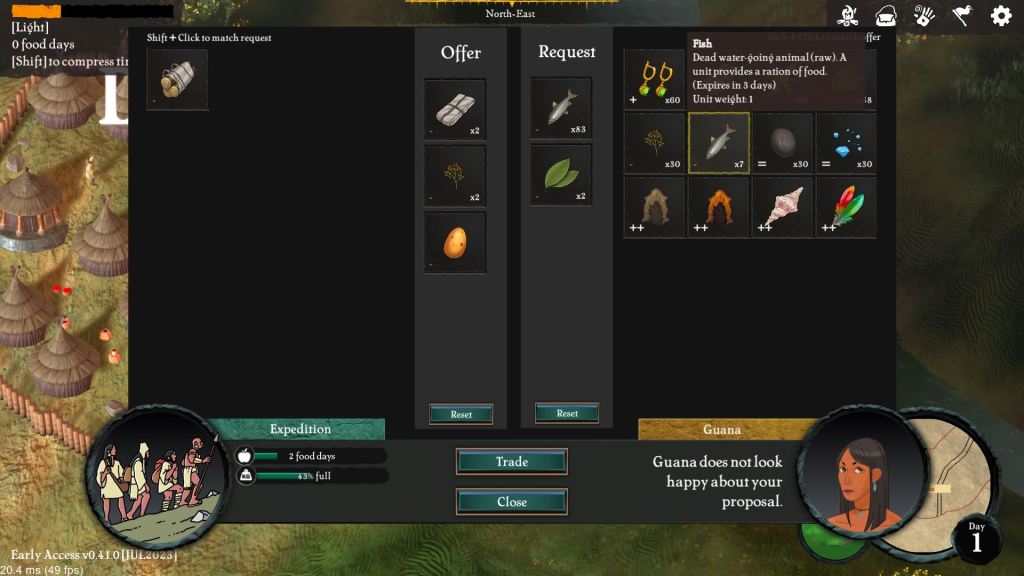The width and height of the screenshot is (1024, 576).
Task: Pick the spiral seashell from Guana's goods
Action: 782,207
